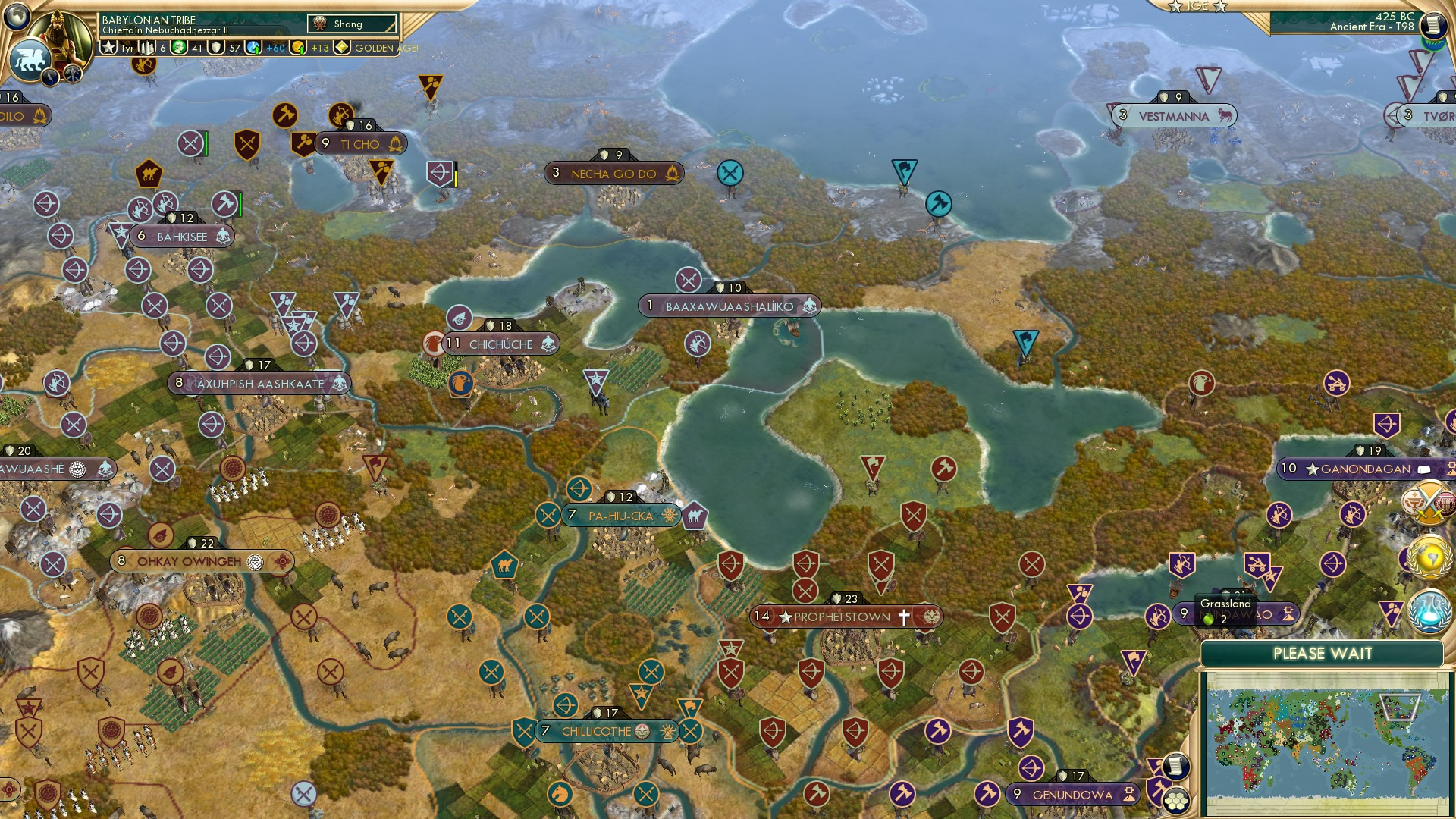The width and height of the screenshot is (1456, 819).
Task: Click the Golden Age diamond icon
Action: pos(343,48)
